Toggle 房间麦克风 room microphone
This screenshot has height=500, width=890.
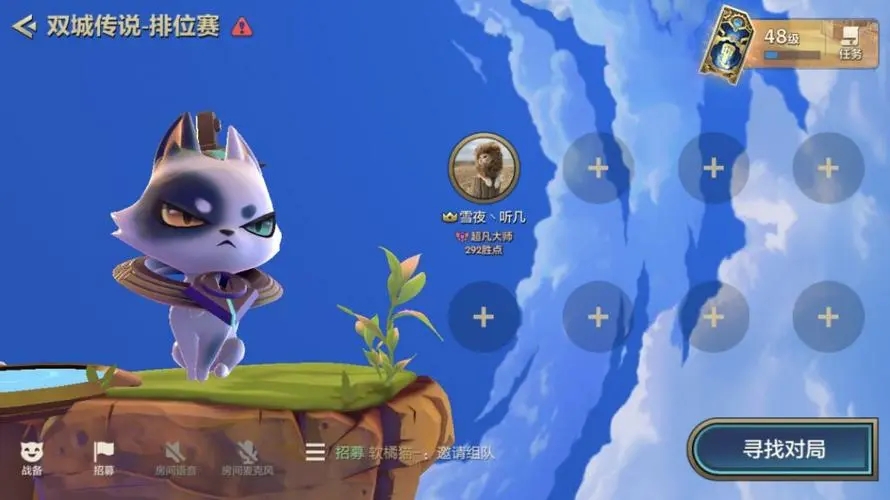point(247,457)
